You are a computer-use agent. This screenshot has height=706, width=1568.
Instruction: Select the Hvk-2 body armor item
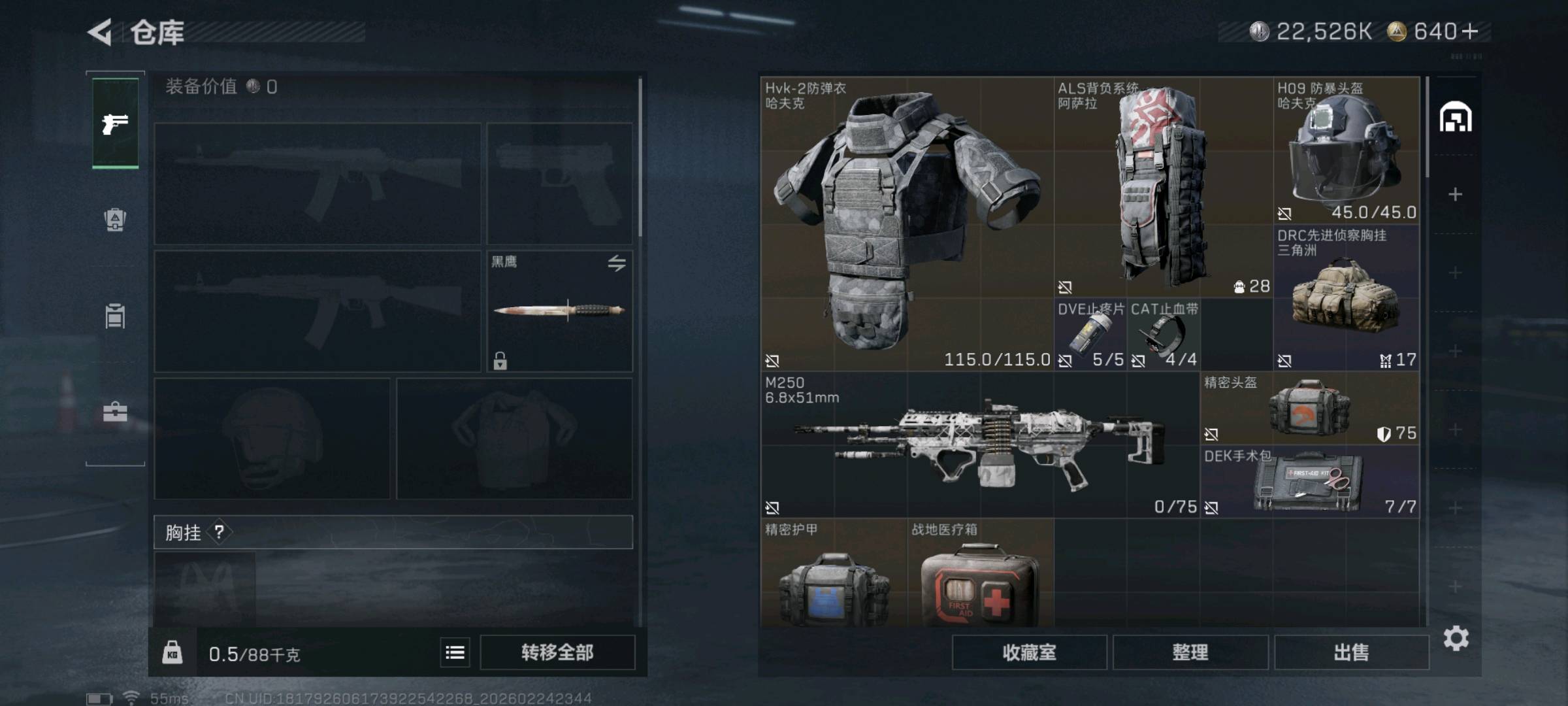pyautogui.click(x=907, y=224)
